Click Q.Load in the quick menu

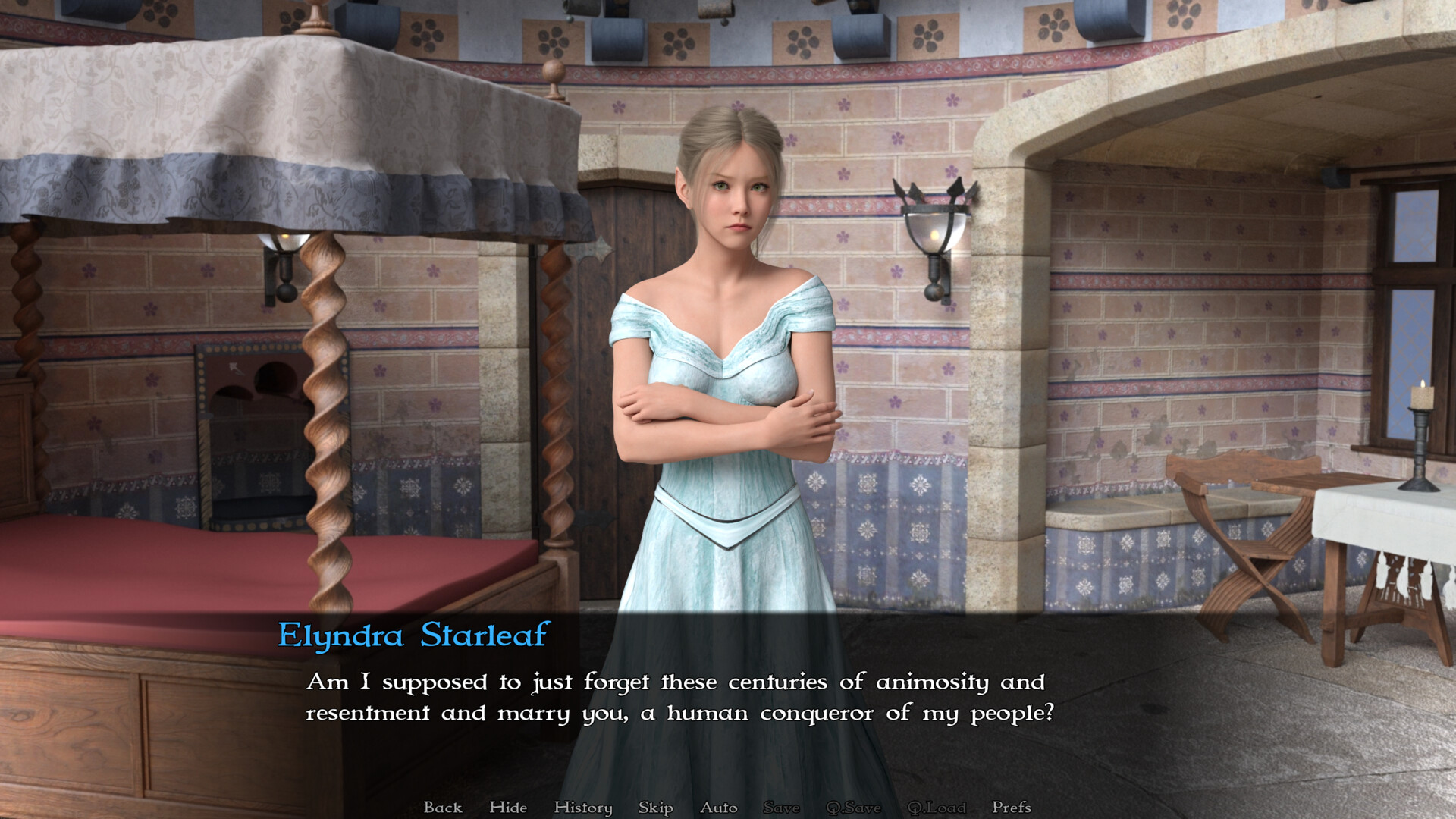(x=937, y=808)
